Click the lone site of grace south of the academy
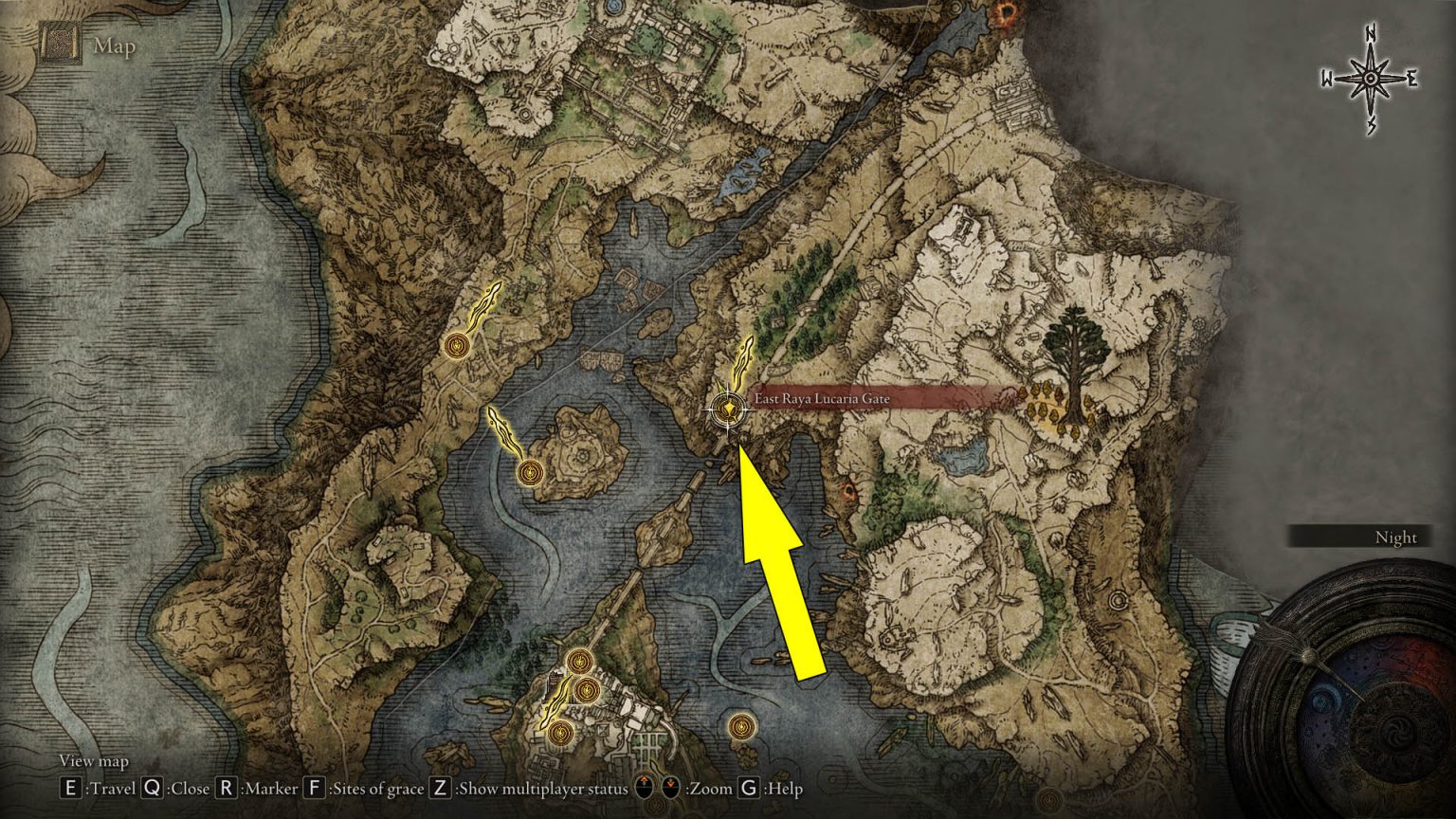This screenshot has height=819, width=1456. click(740, 725)
